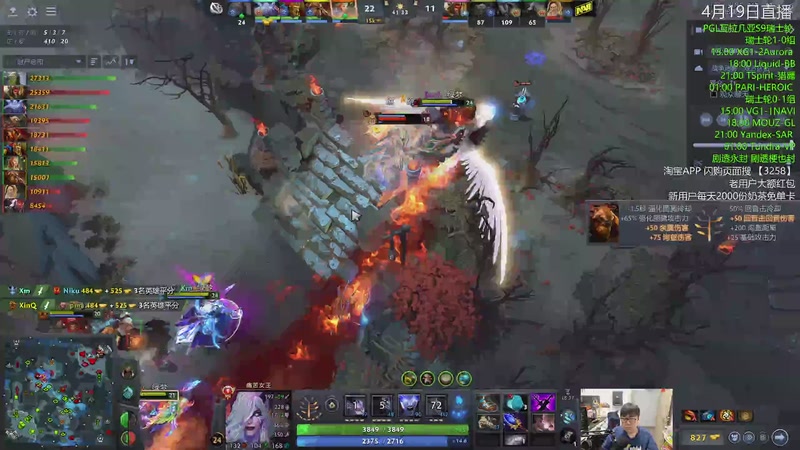The image size is (800, 450).
Task: Open the talent tree icon
Action: (309, 408)
